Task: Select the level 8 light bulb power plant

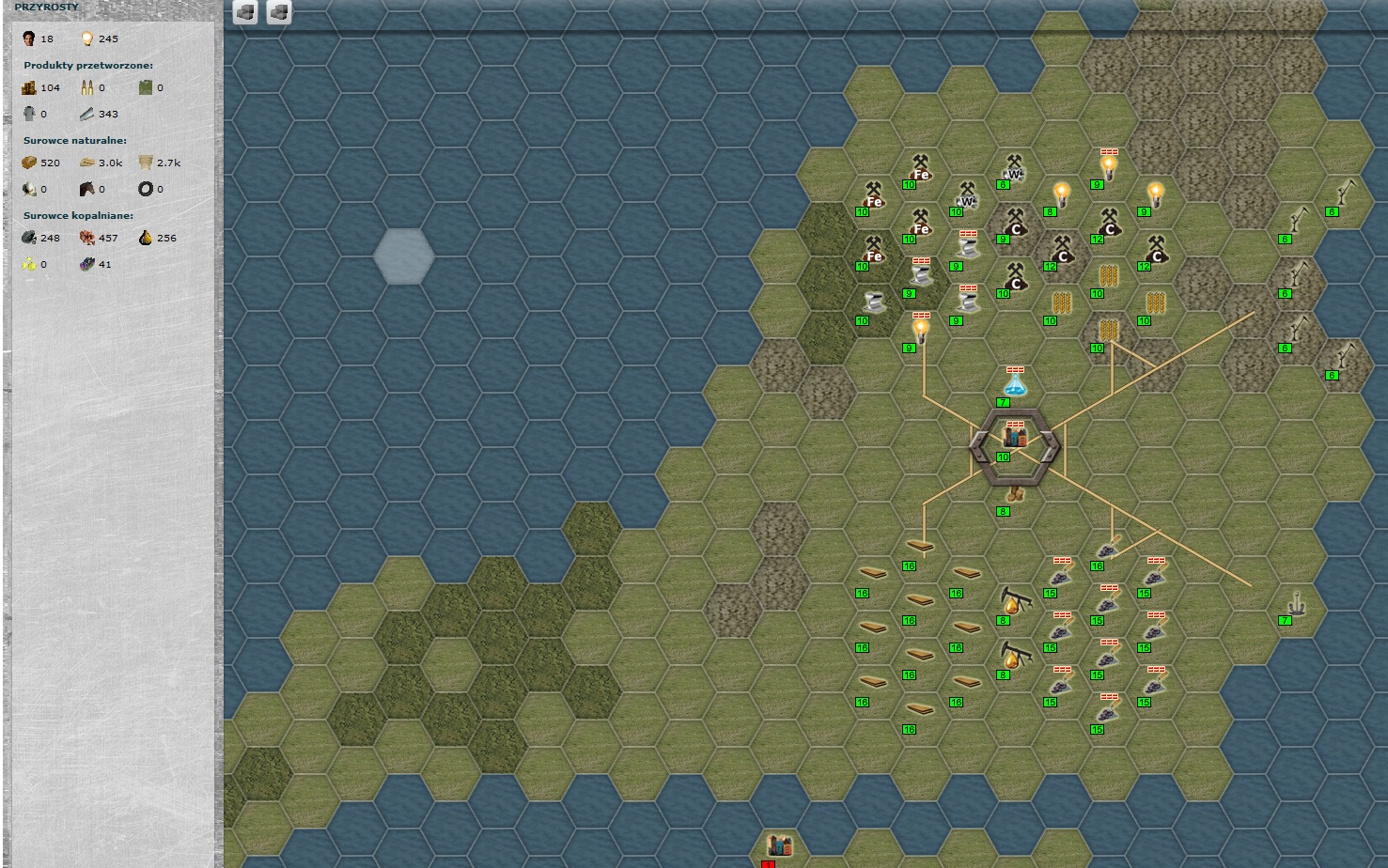Action: pyautogui.click(x=1062, y=194)
